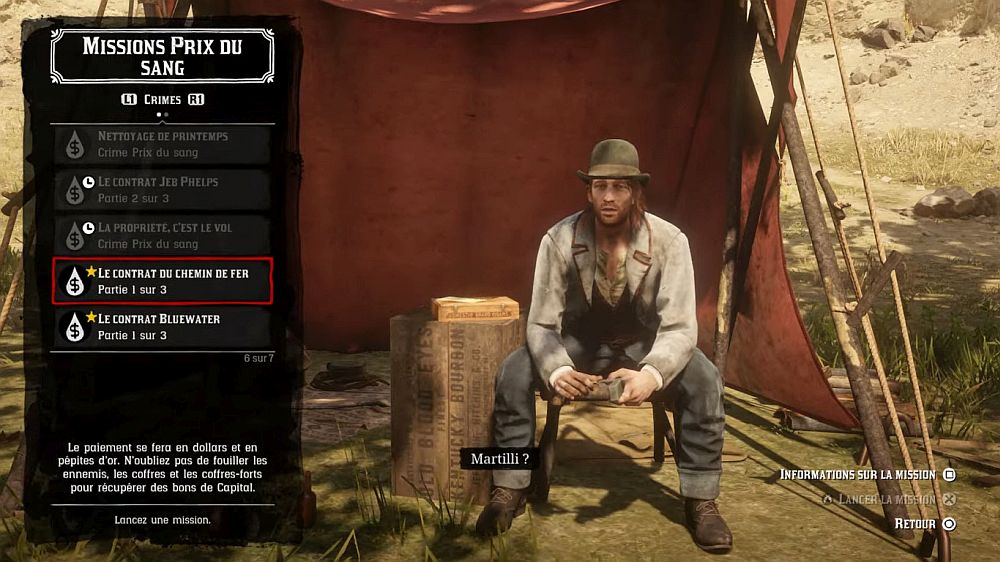
Task: Select La propriété, c'est le vol
Action: tap(162, 236)
